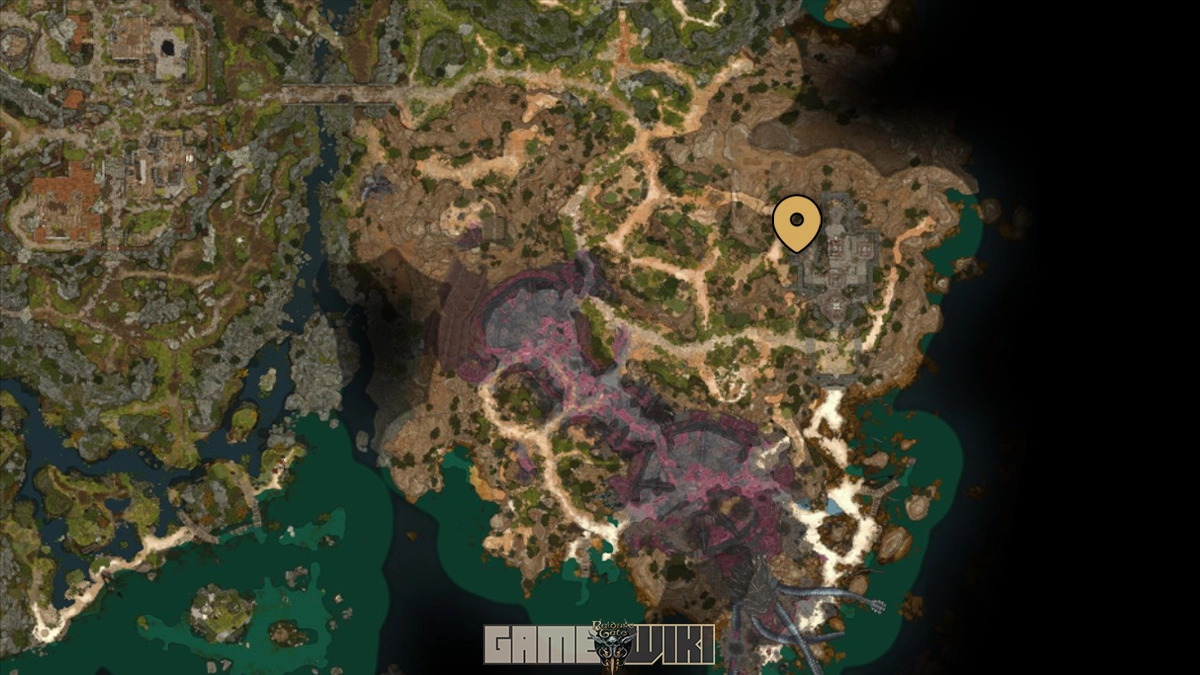Click the gold location pin marker
The height and width of the screenshot is (675, 1200).
pyautogui.click(x=797, y=222)
